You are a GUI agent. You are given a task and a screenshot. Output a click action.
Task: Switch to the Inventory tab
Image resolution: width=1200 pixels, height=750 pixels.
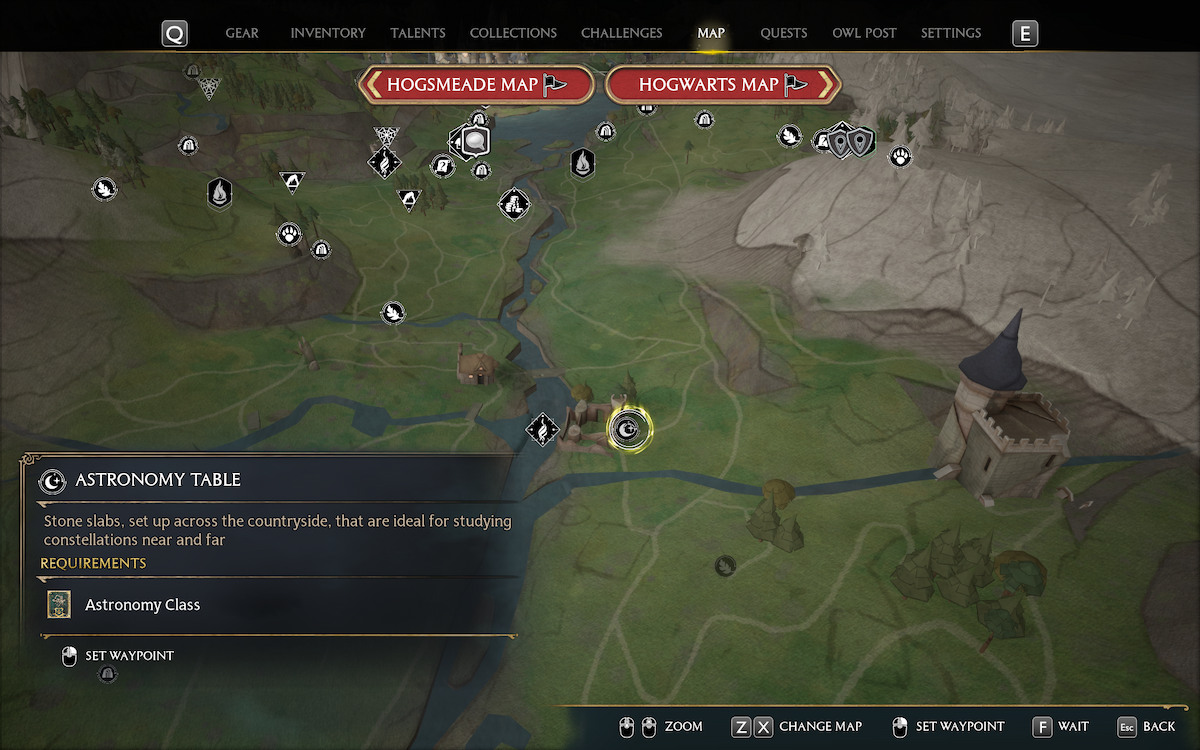tap(328, 33)
